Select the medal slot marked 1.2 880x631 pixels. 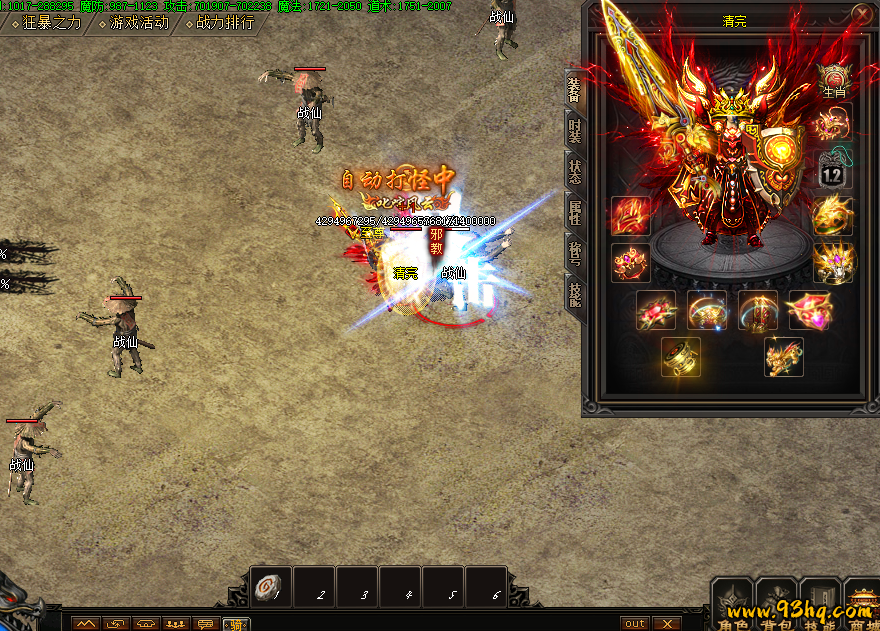tap(834, 169)
